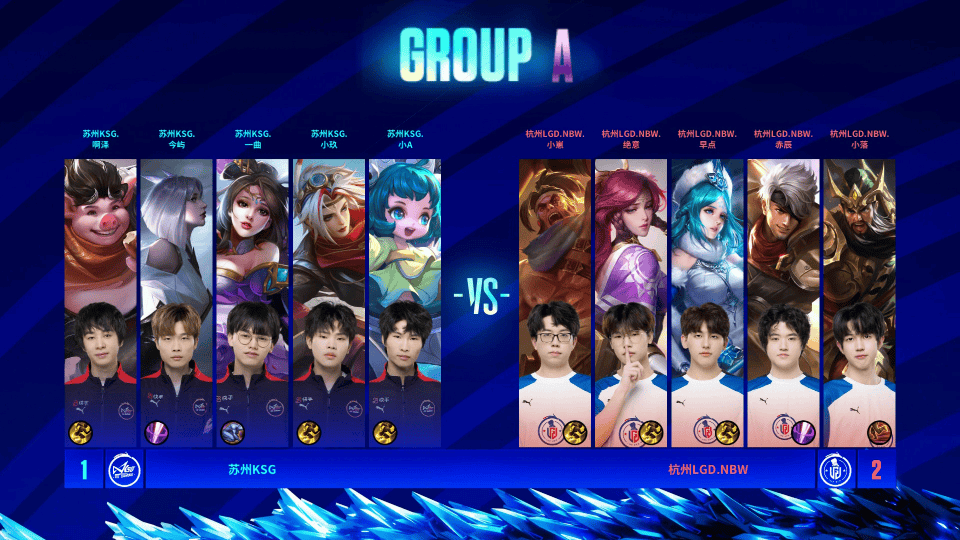Select 杭州LGD.NBW player 小崽's card
The image size is (960, 540).
pos(555,300)
